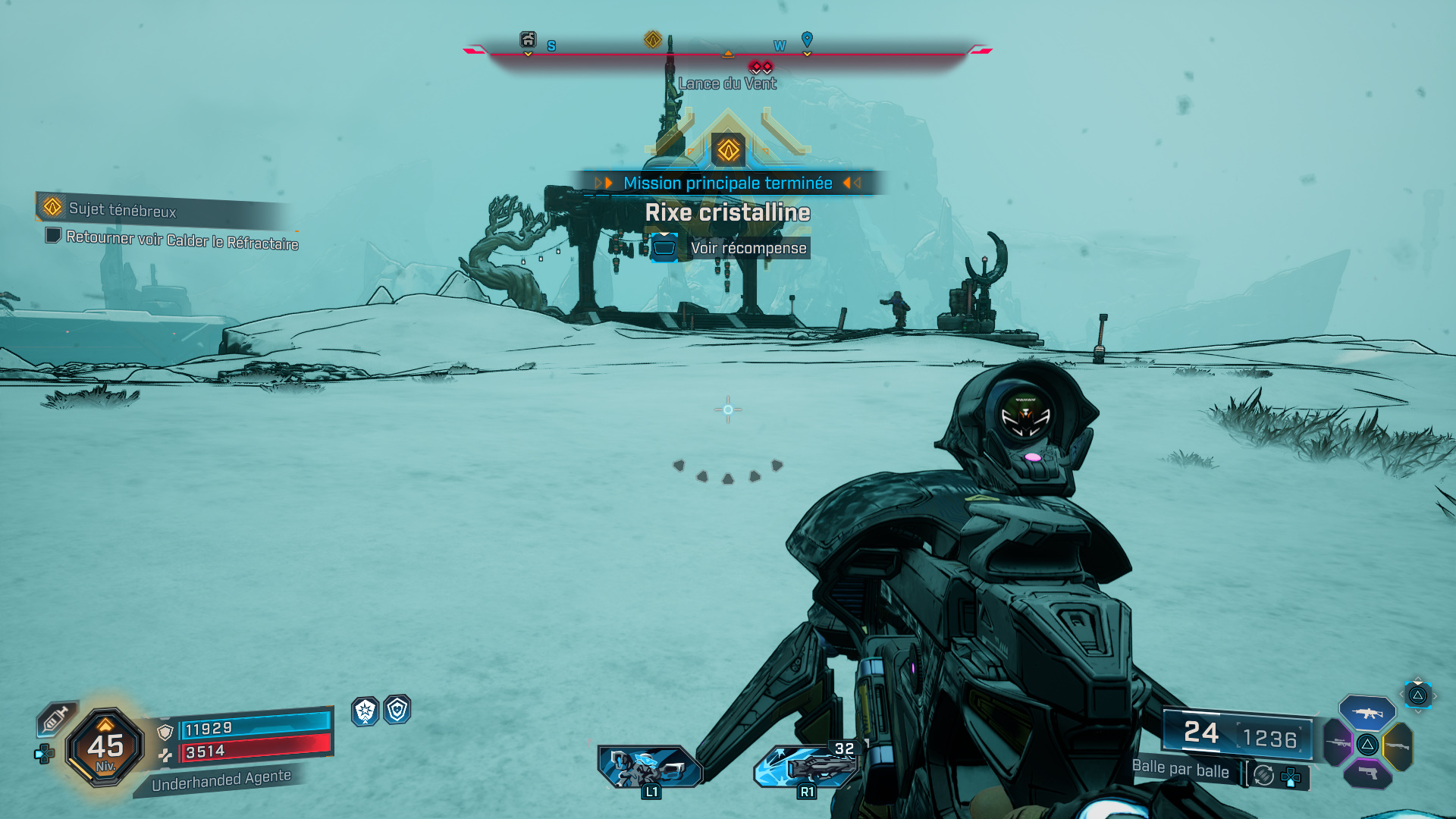Toggle the 'Balle par balle' firing mode
The image size is (1456, 819).
click(x=1181, y=770)
